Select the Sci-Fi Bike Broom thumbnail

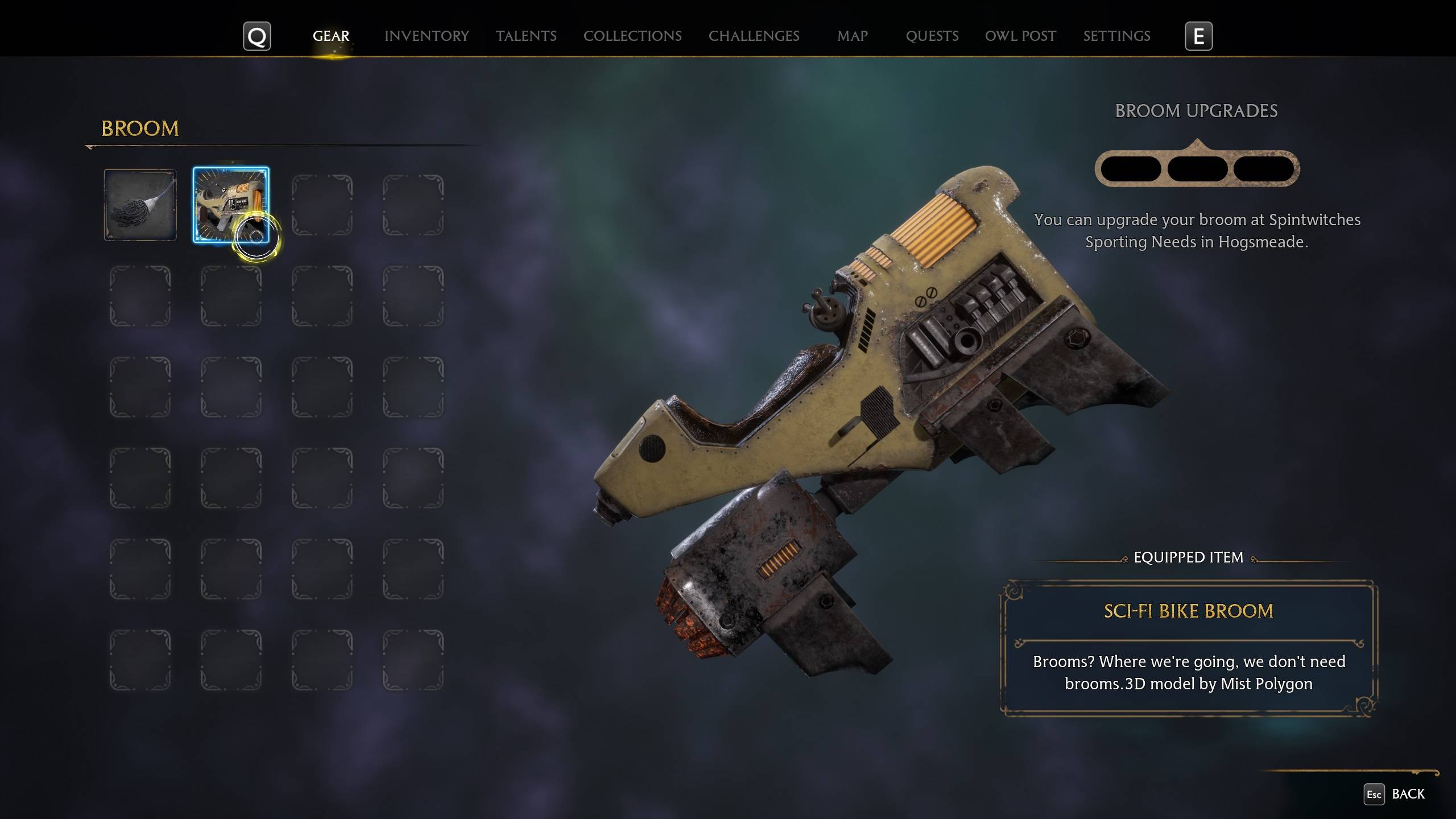pos(230,205)
